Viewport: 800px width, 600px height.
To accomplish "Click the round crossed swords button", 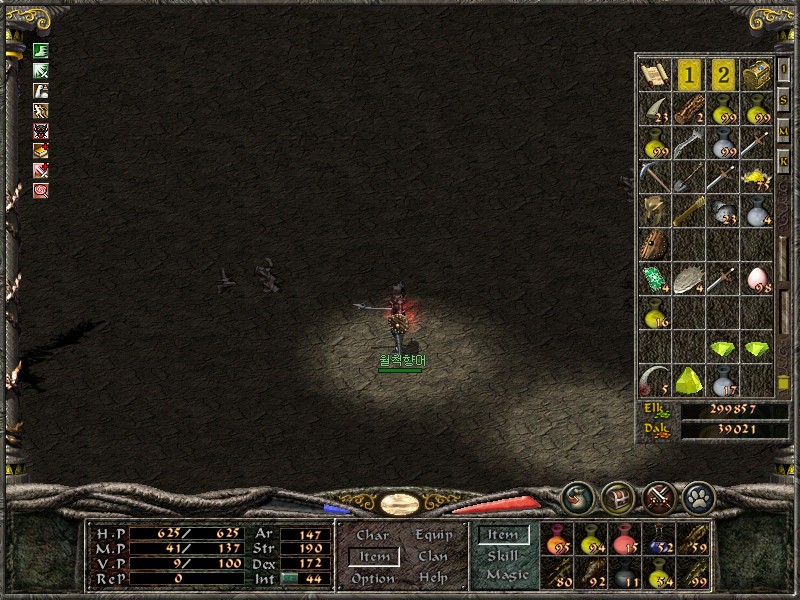I will point(658,496).
